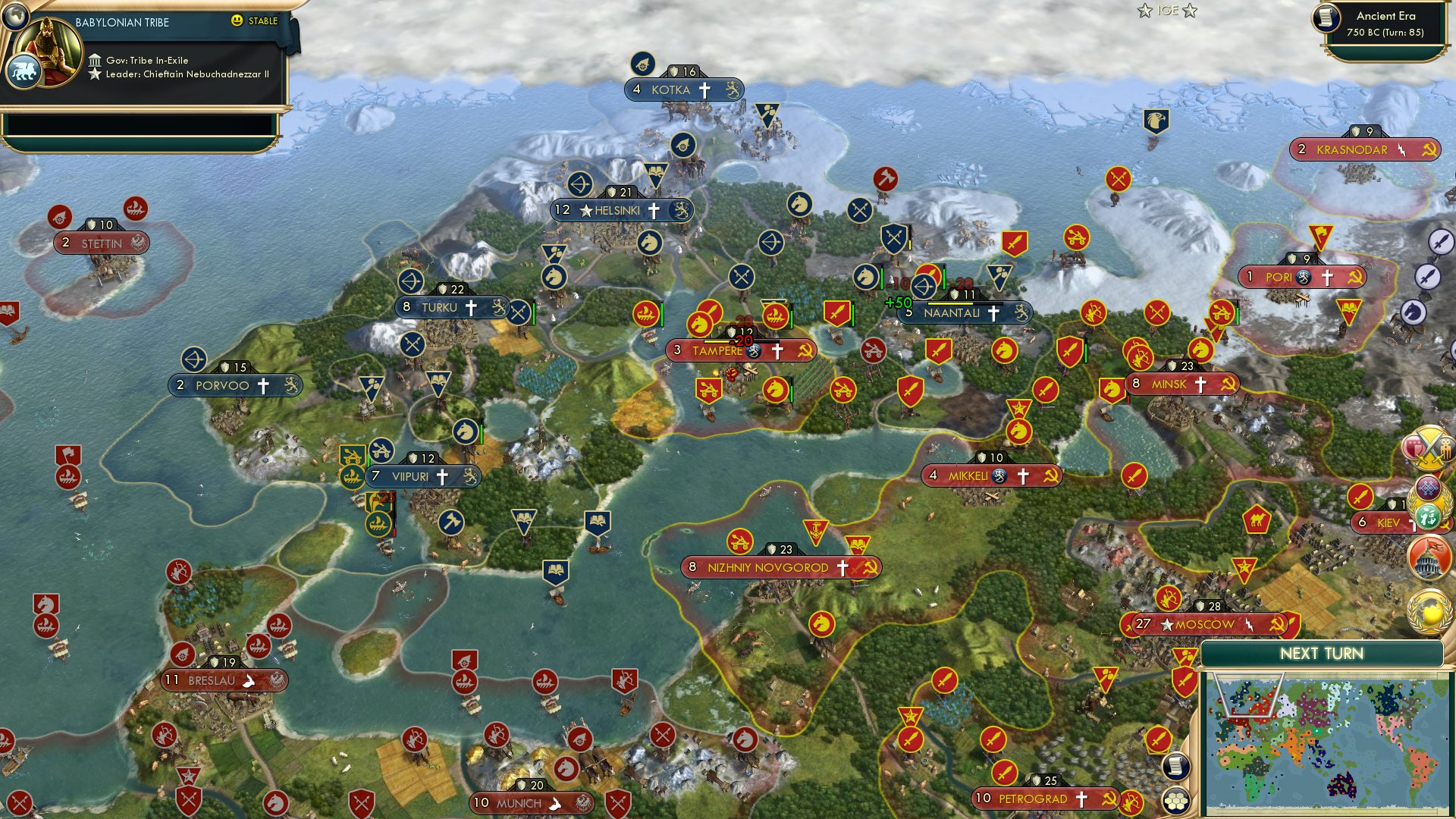Select the Petrograd city banner
The height and width of the screenshot is (819, 1456).
[x=1039, y=799]
